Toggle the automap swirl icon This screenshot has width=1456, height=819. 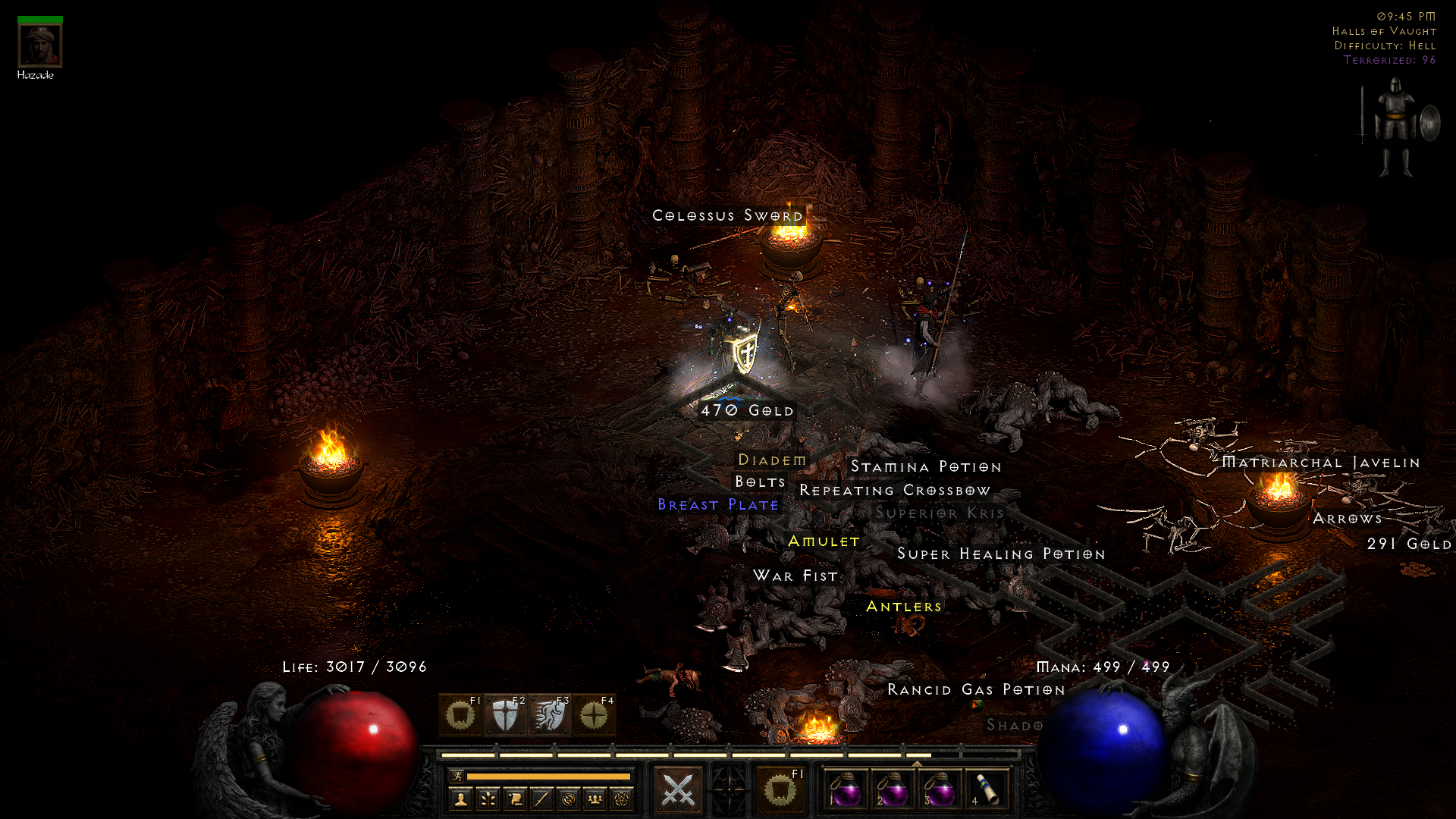(568, 801)
